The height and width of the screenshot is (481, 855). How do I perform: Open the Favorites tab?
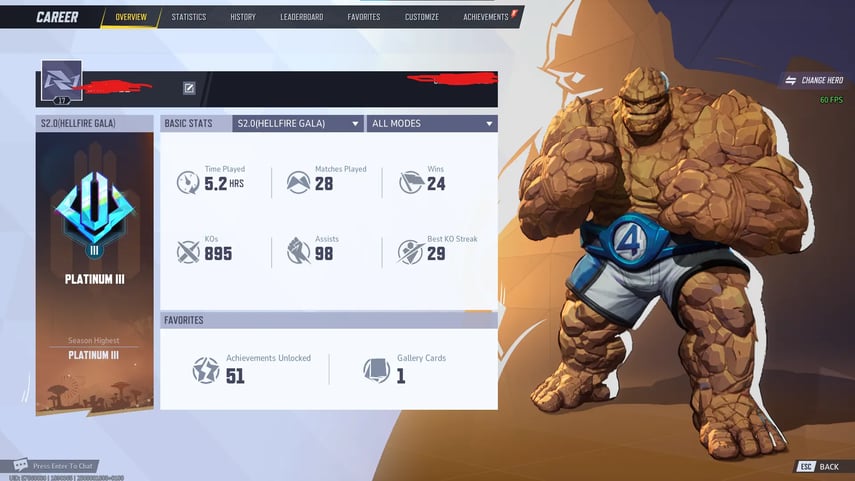pyautogui.click(x=363, y=17)
